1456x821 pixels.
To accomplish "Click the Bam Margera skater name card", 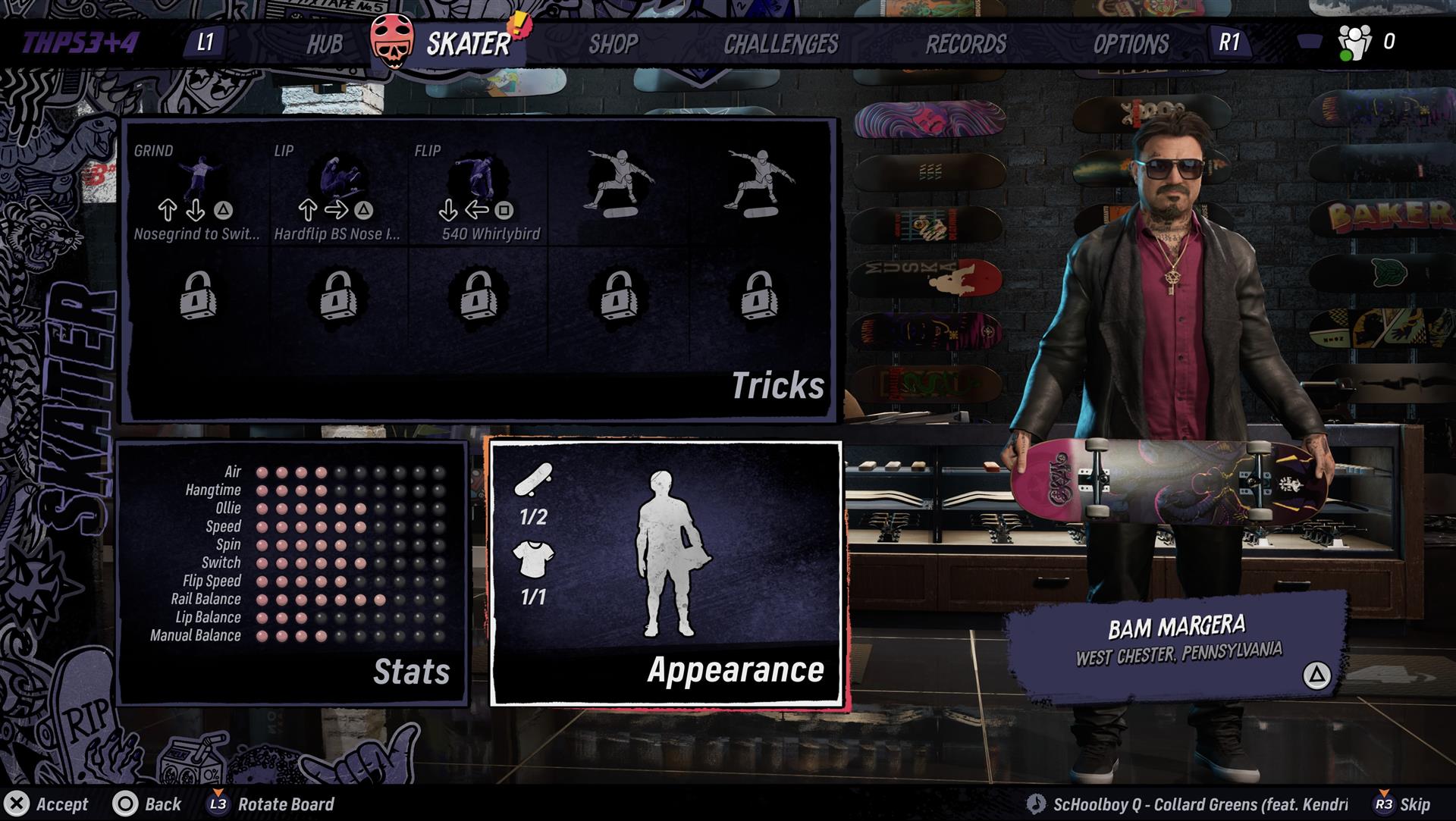I will coord(1178,641).
